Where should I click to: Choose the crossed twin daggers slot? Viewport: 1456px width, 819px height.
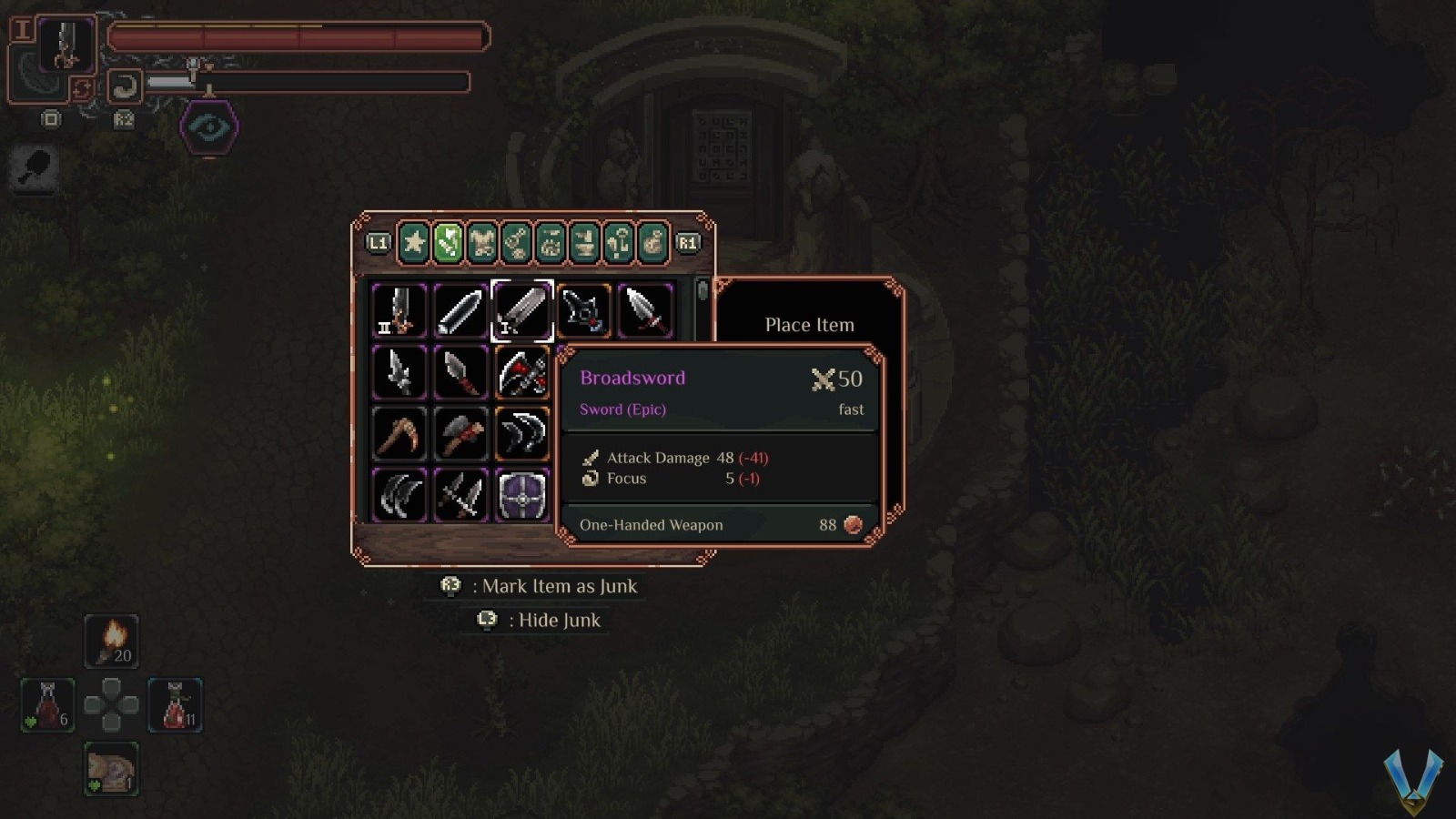click(x=460, y=495)
